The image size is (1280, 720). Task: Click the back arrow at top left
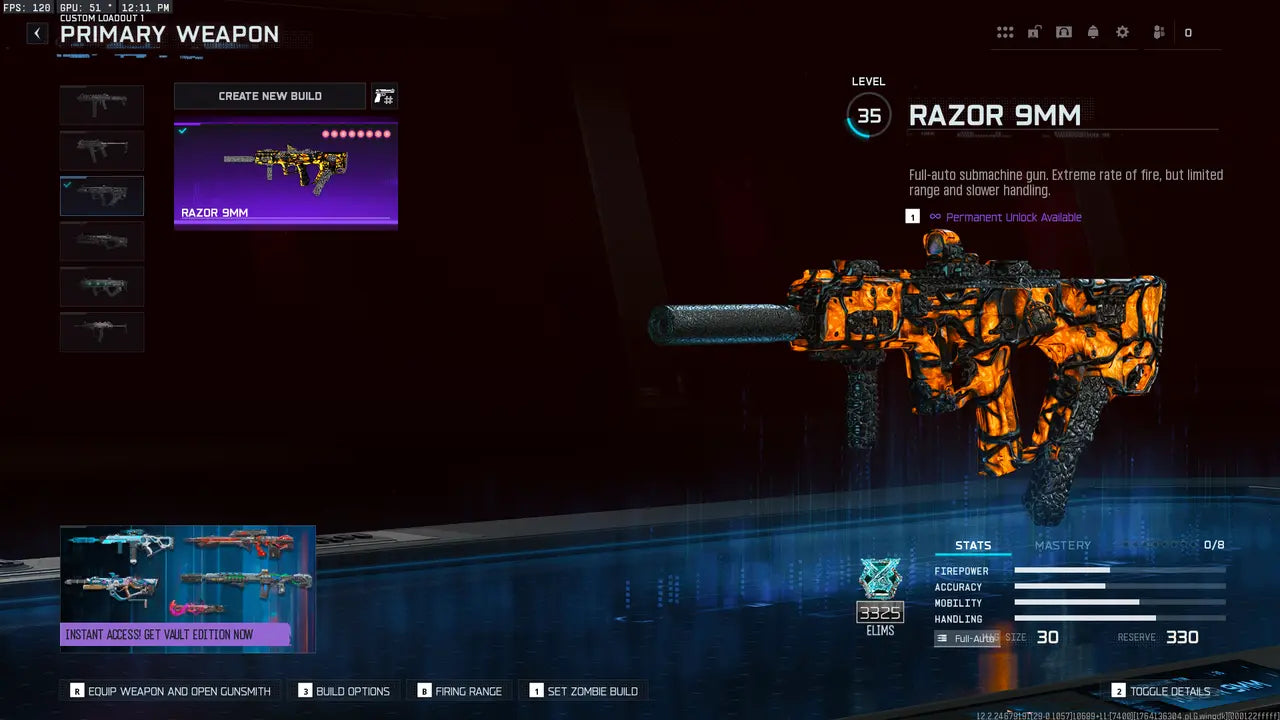(x=36, y=32)
